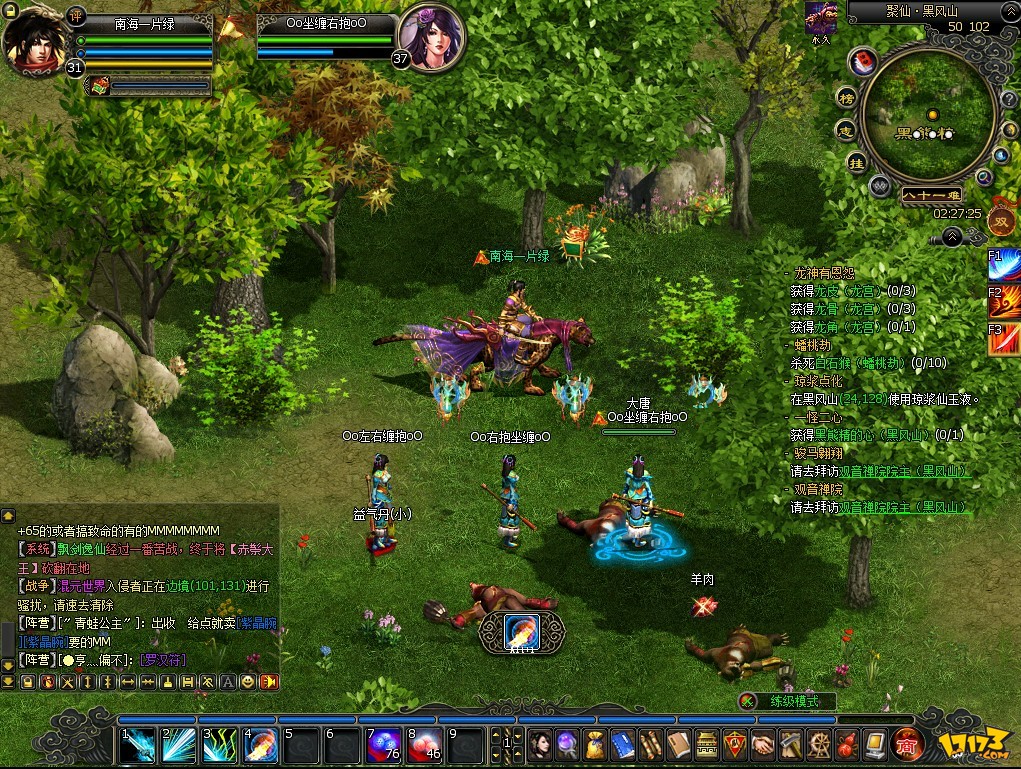The height and width of the screenshot is (769, 1021).
Task: Use the red potion in slot 8
Action: (x=425, y=745)
